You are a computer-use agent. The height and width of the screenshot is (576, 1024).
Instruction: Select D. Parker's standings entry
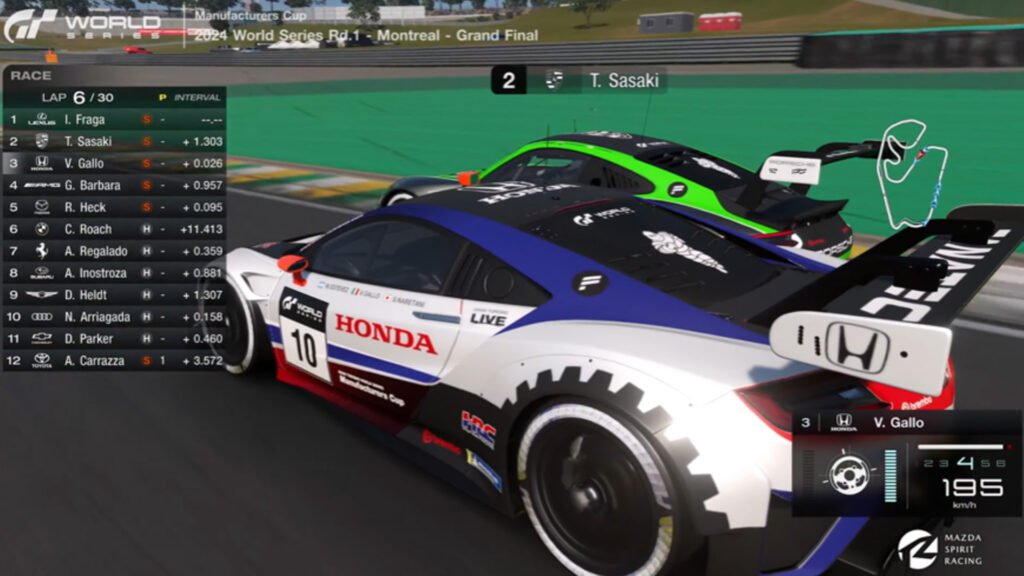[114, 338]
